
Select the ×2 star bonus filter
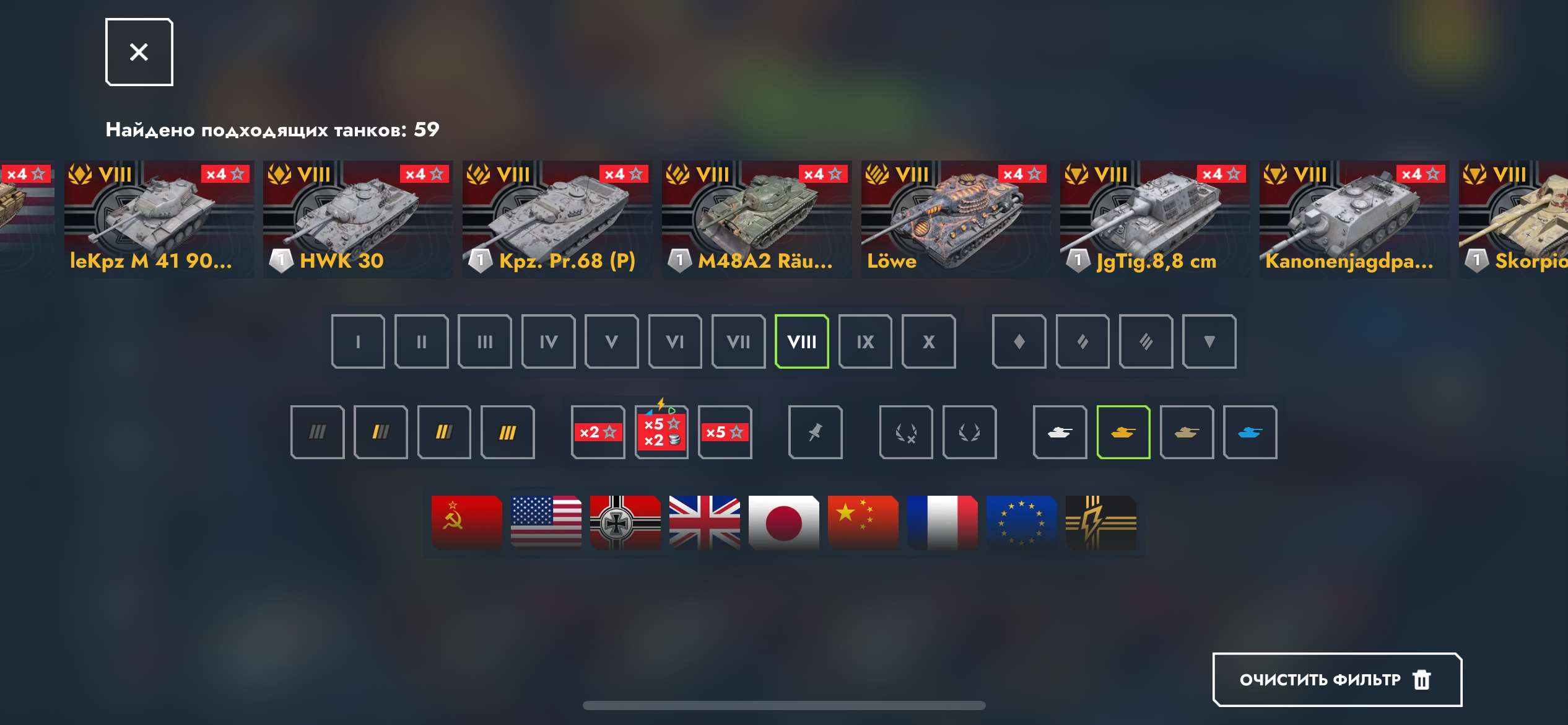[598, 432]
